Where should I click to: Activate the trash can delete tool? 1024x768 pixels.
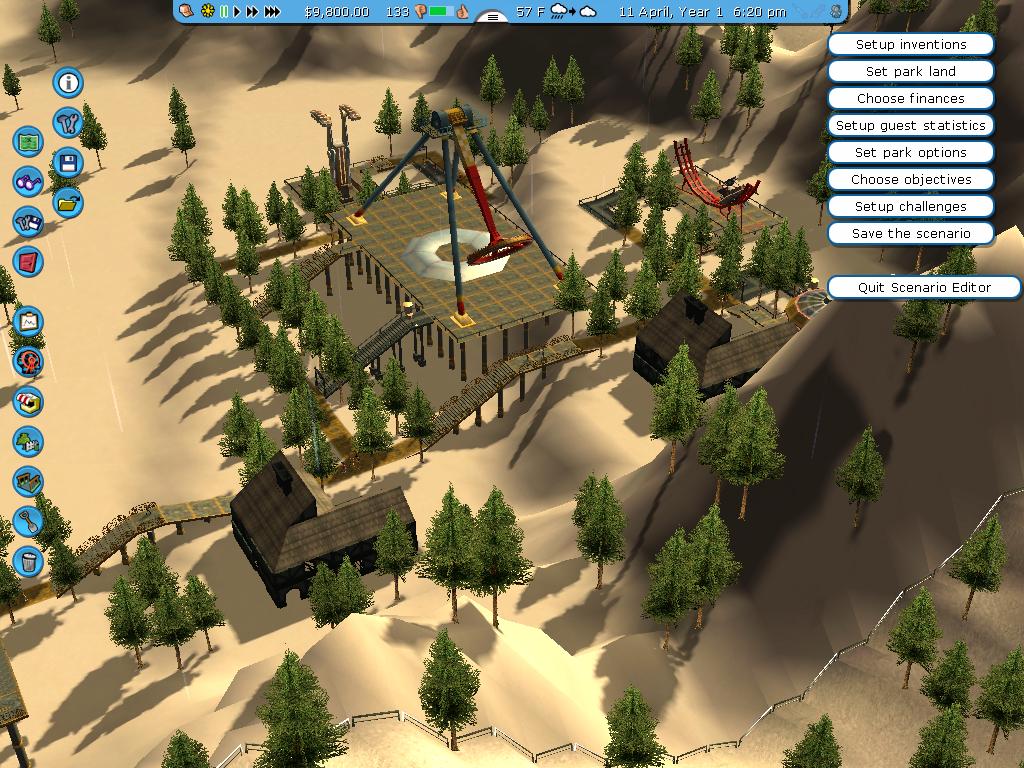point(28,561)
